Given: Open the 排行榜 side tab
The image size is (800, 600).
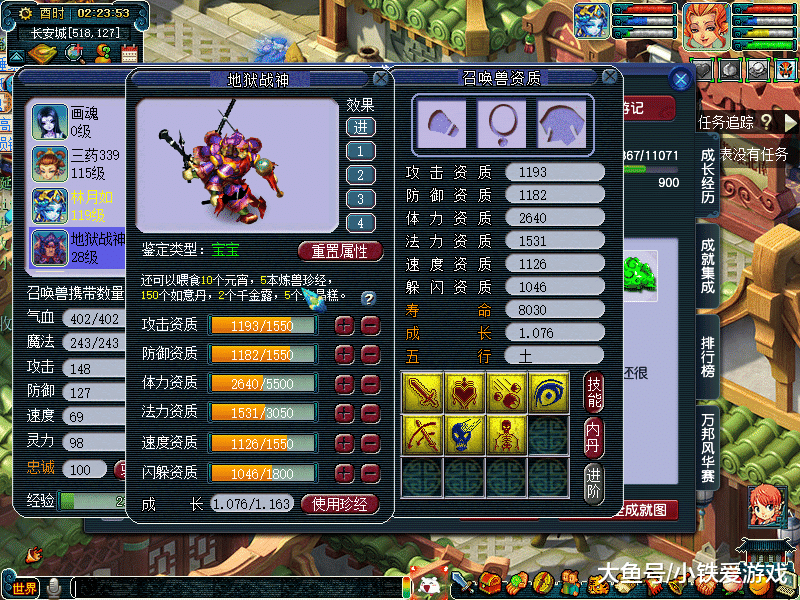Looking at the screenshot, I should click(708, 356).
